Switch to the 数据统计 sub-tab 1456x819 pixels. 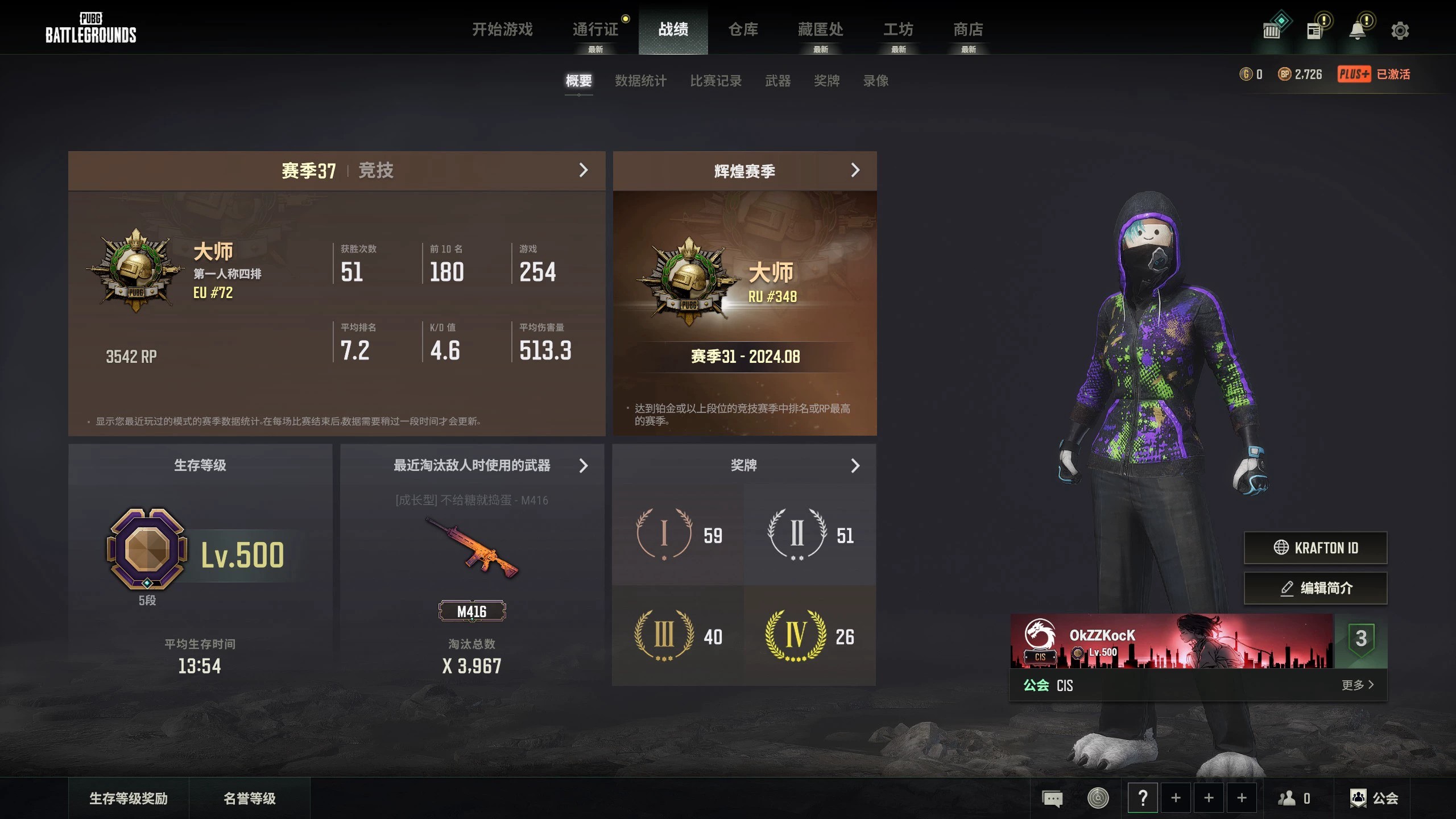(x=640, y=81)
